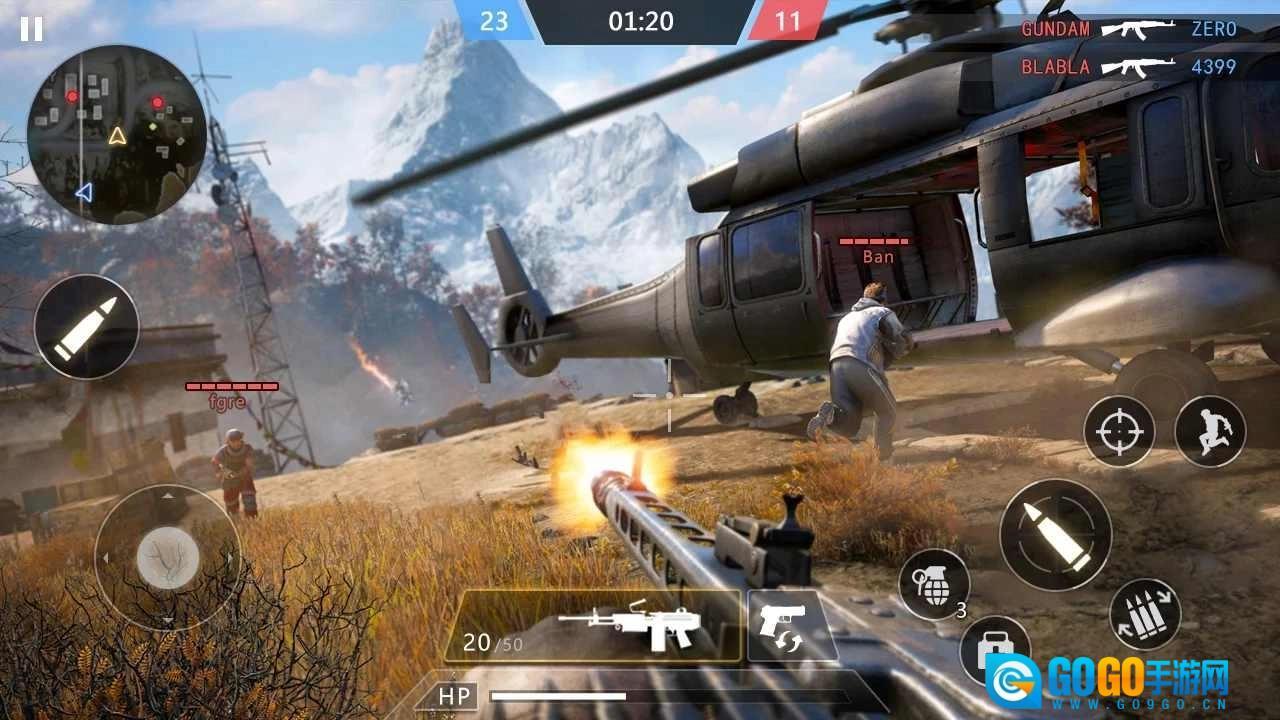
Task: Tap the fire button below the minimap
Action: click(86, 327)
